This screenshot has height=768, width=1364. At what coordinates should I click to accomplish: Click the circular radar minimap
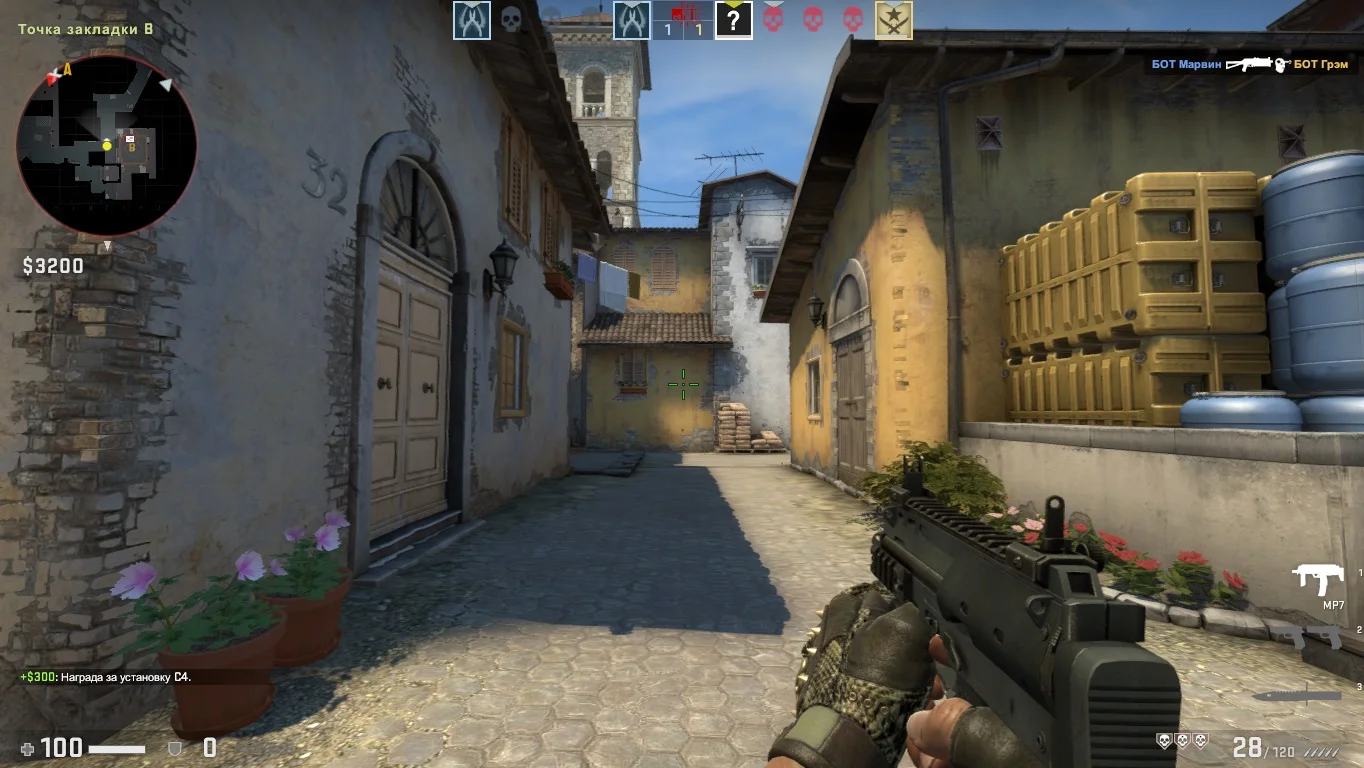(x=107, y=145)
